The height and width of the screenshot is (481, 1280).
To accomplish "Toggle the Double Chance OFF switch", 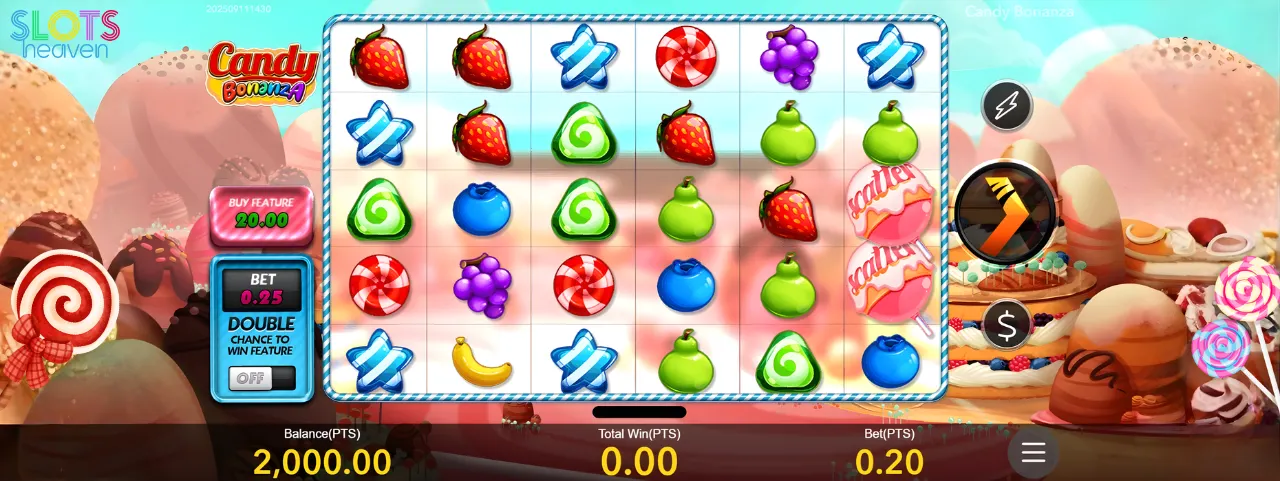I will [261, 378].
